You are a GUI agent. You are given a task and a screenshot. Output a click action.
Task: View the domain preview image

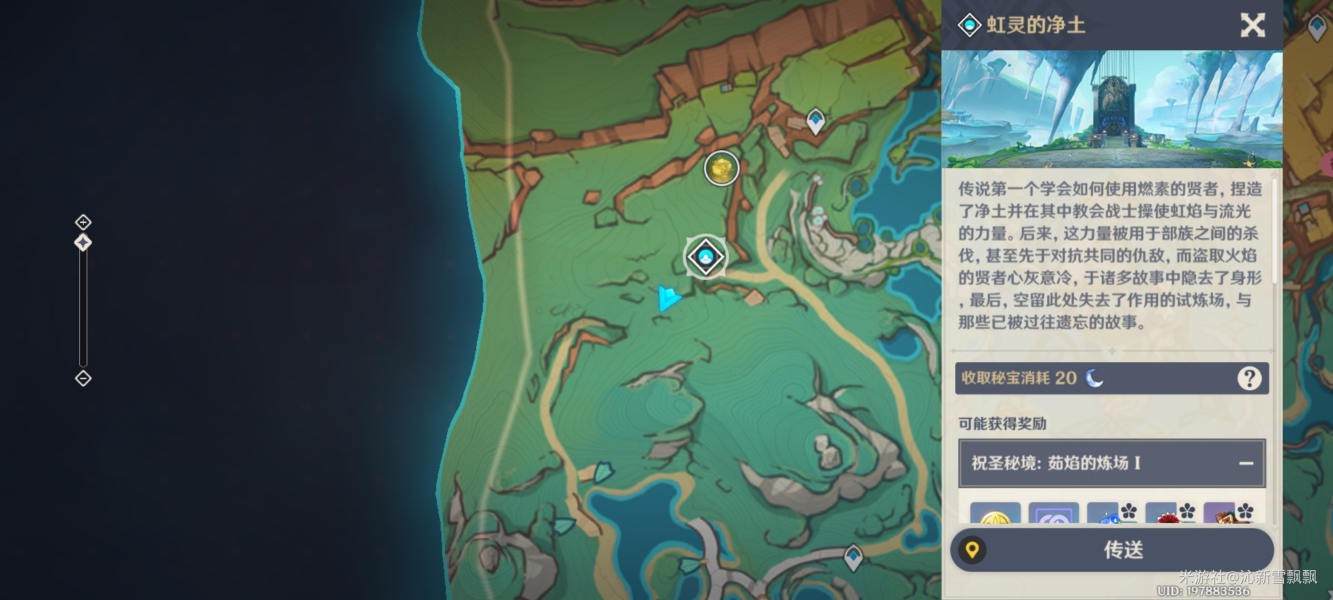click(1113, 109)
